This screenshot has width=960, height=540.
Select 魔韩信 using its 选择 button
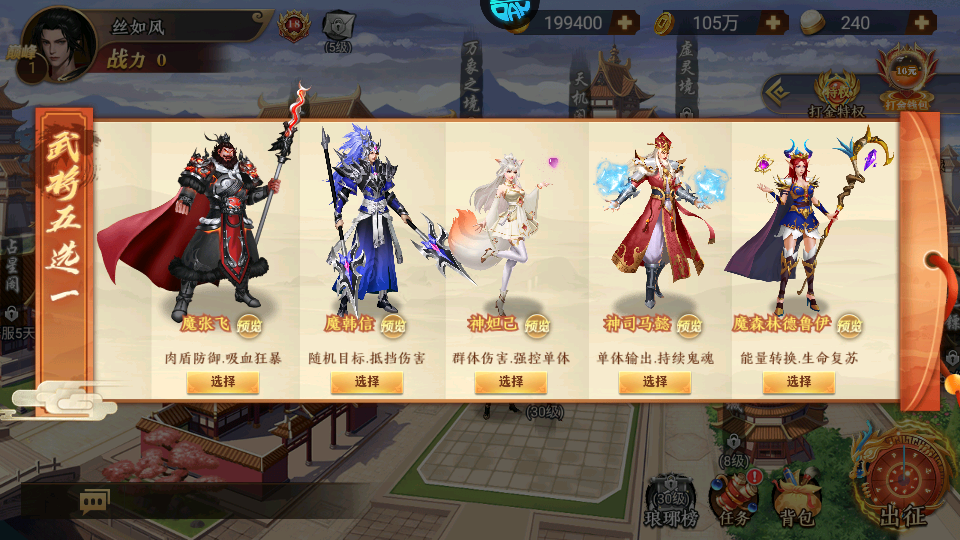coord(367,382)
